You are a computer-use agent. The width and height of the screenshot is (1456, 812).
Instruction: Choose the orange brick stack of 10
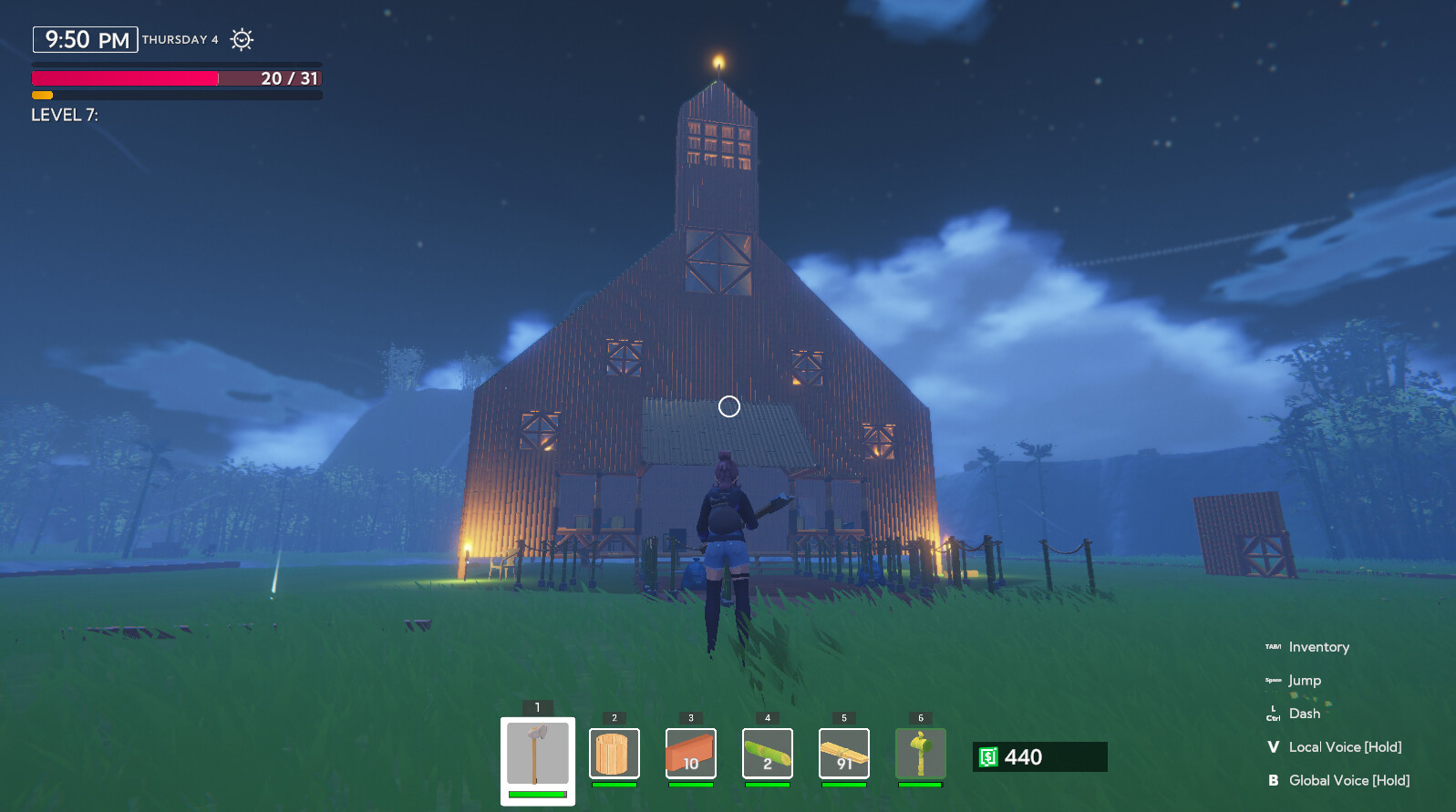point(691,754)
